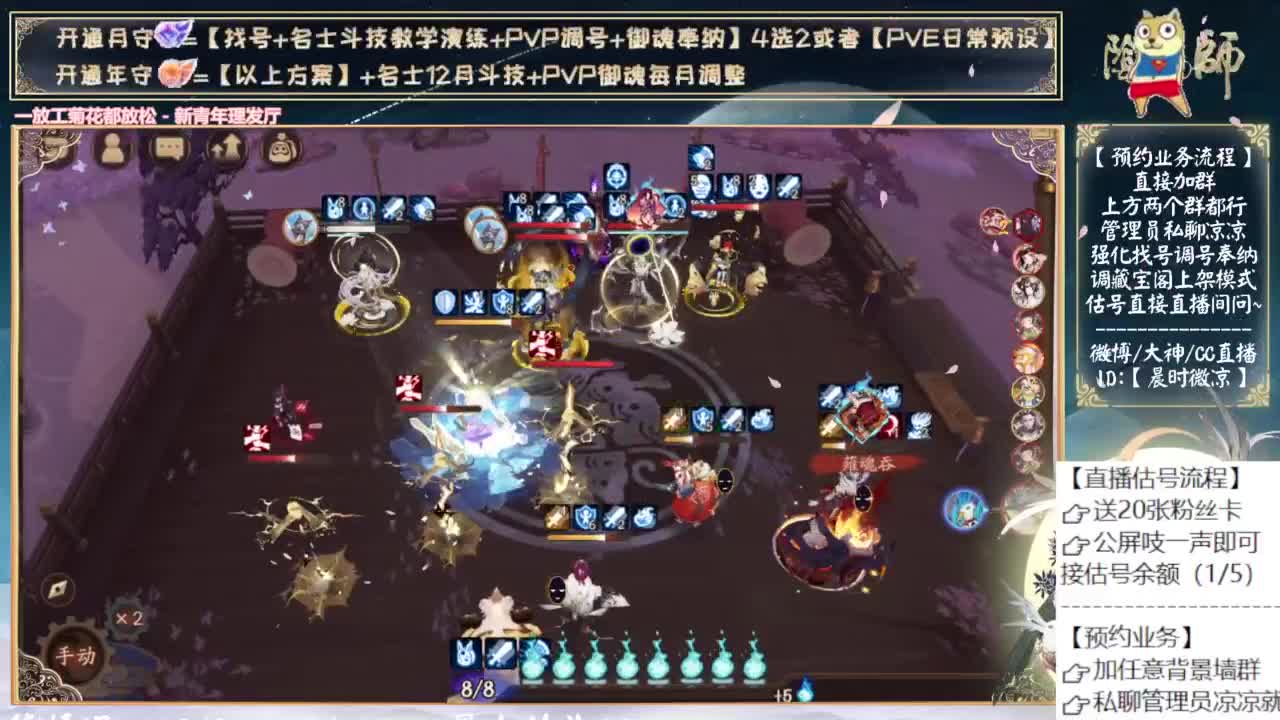Screen dimensions: 1280x720
Task: Click the 8/8 onibi gauge counter
Action: click(477, 688)
